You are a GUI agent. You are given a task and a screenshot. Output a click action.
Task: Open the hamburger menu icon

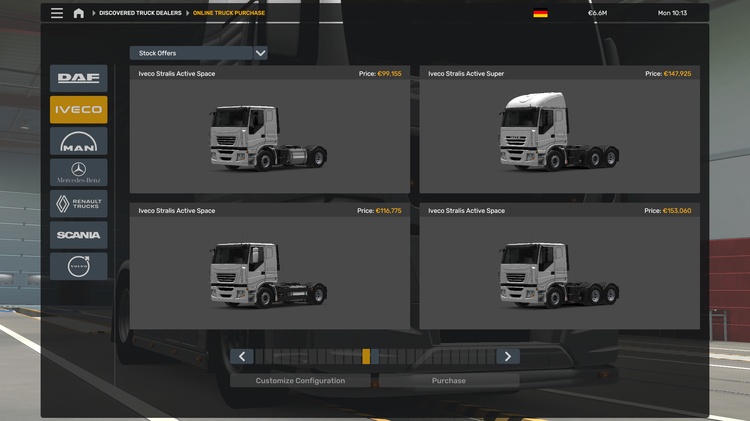pos(57,13)
